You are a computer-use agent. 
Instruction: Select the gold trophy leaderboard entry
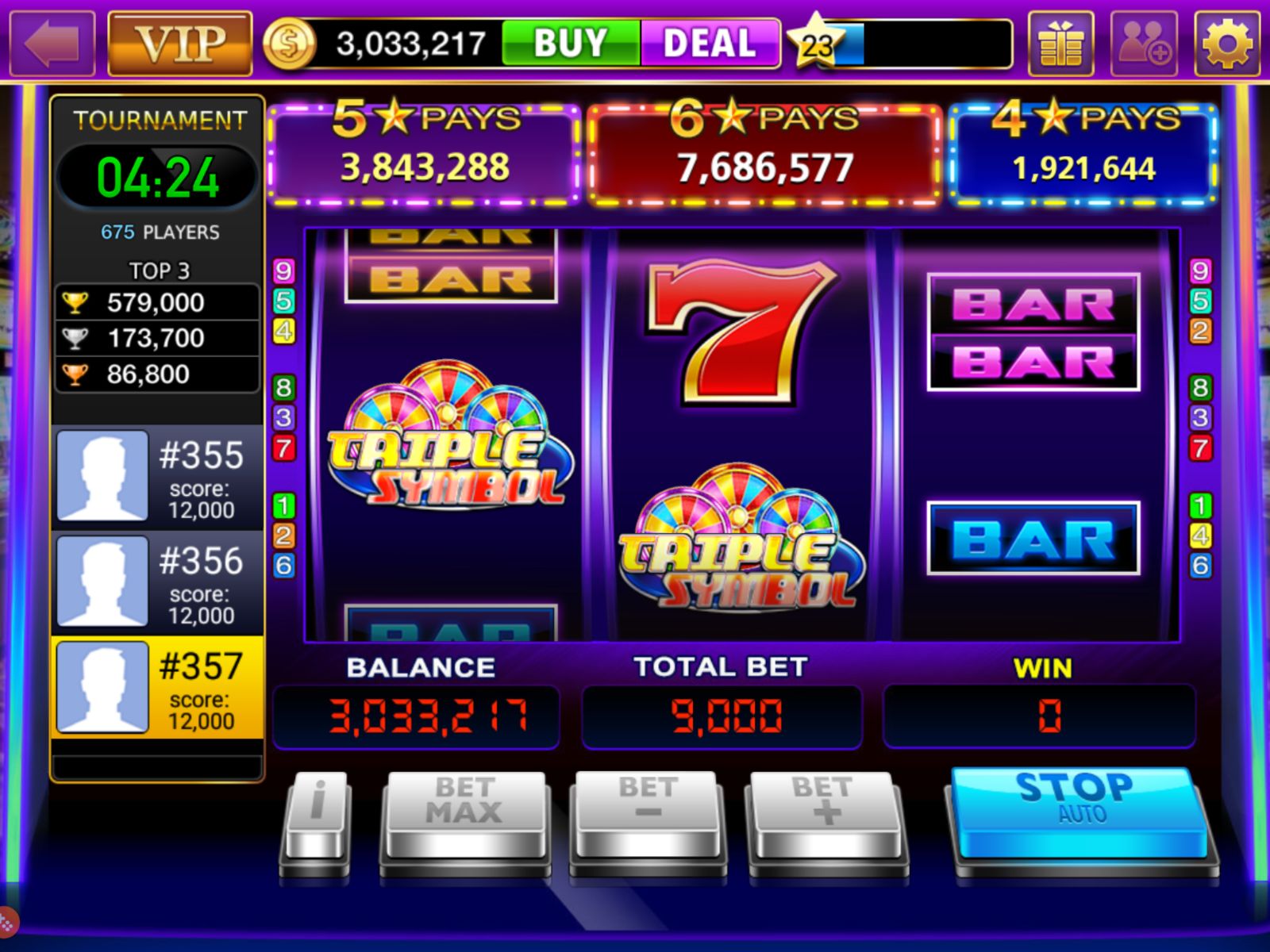click(x=156, y=302)
